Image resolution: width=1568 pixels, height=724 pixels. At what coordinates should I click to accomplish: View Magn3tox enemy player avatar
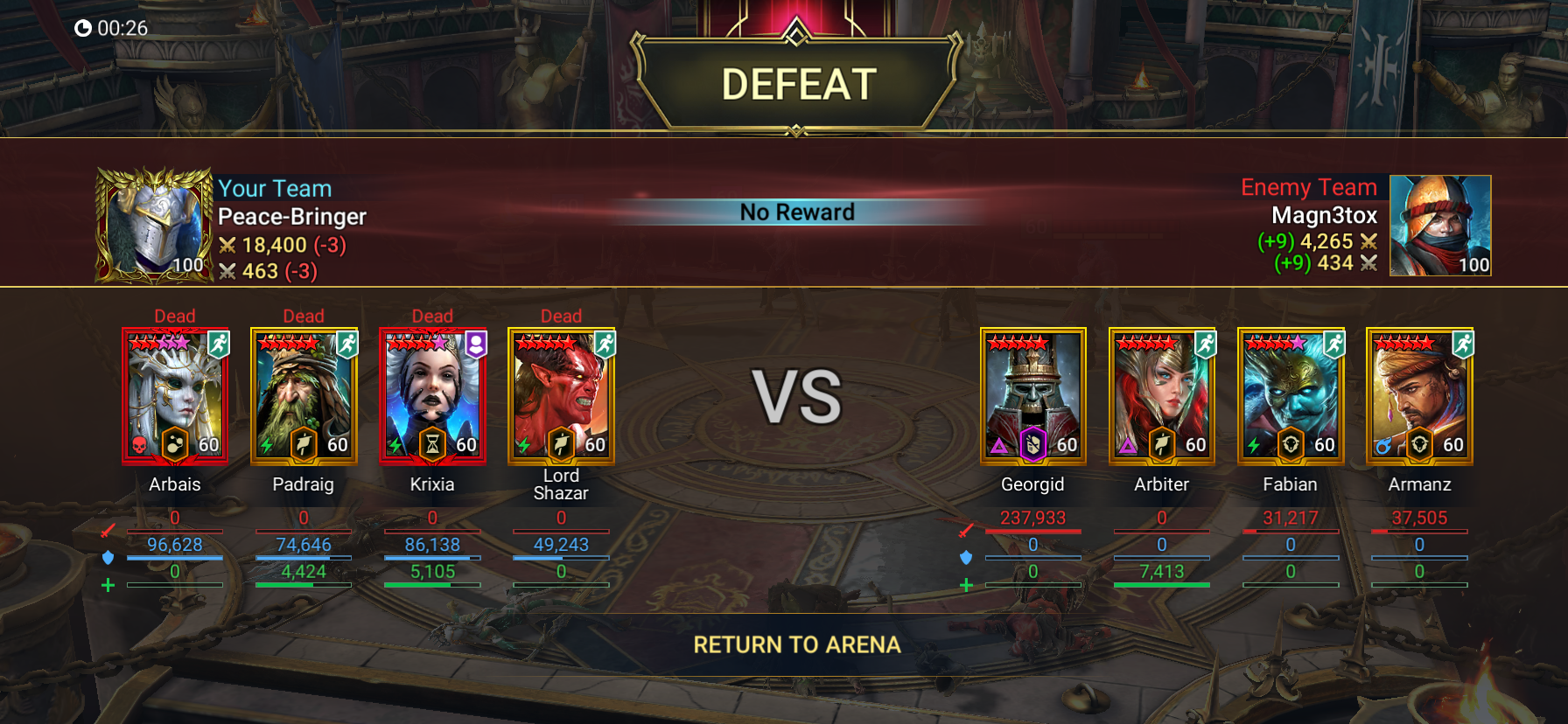pos(1440,226)
